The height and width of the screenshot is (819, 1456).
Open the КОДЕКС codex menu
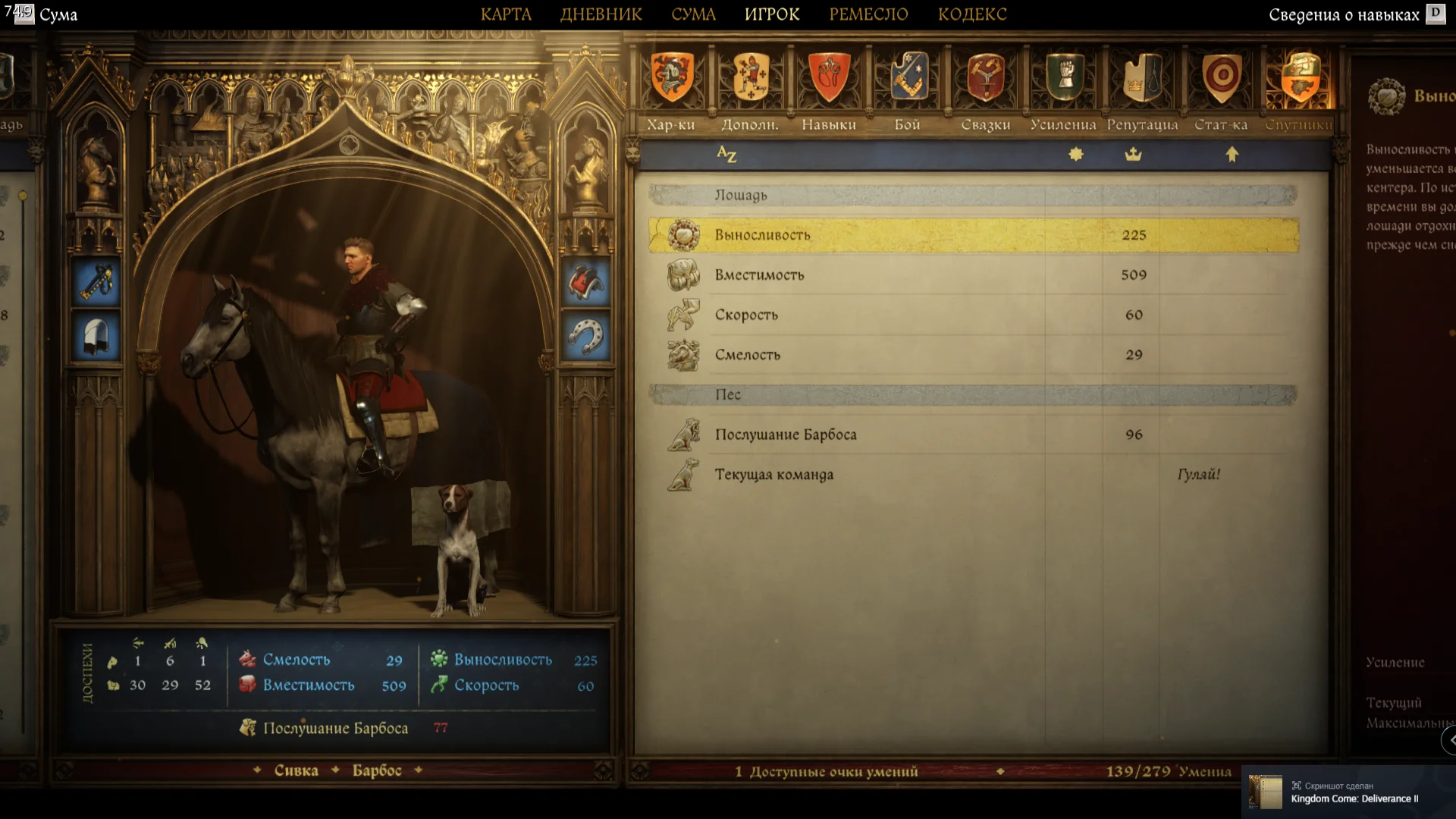click(972, 14)
